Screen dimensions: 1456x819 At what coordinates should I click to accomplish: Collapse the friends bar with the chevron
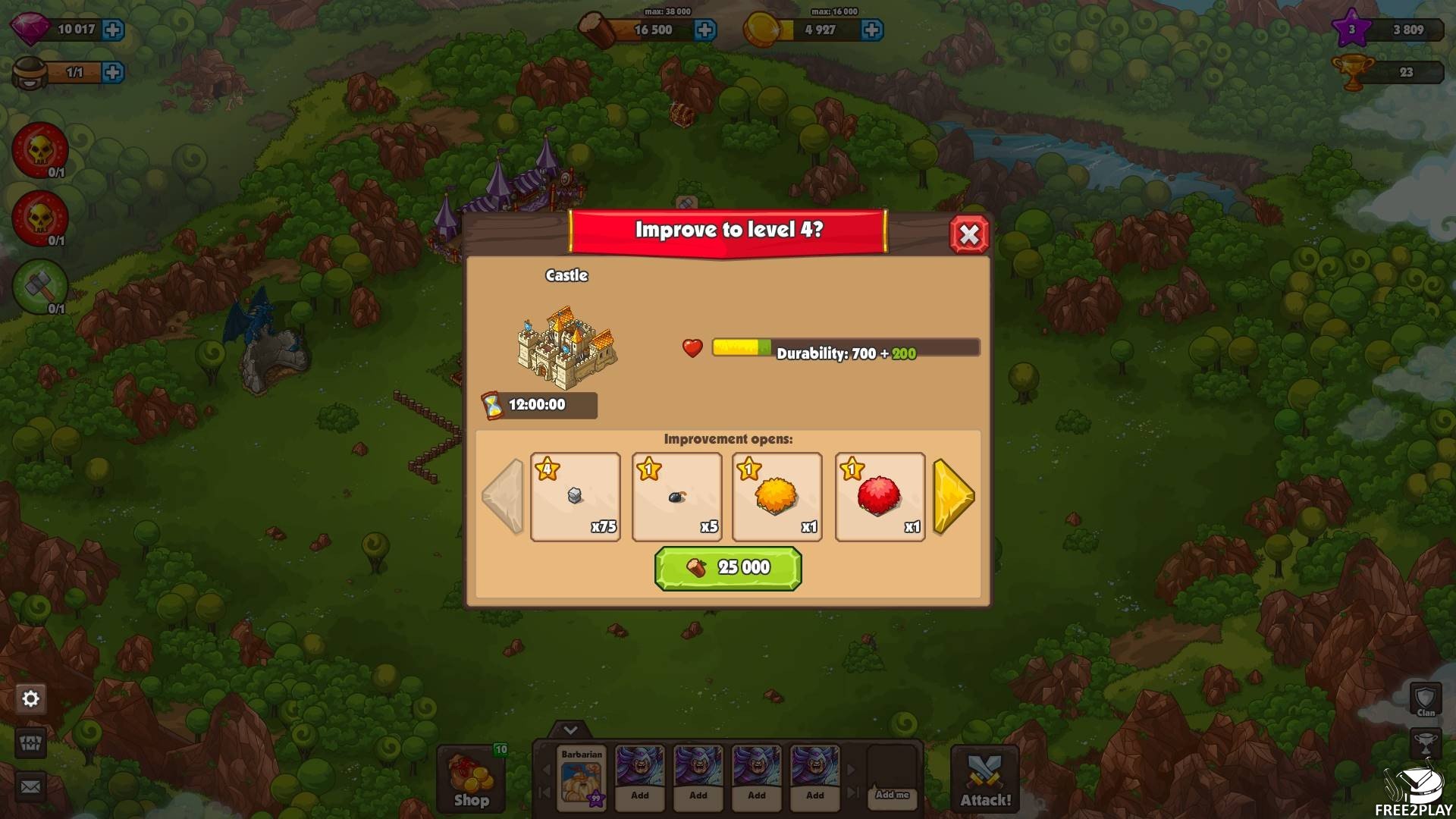coord(570,730)
